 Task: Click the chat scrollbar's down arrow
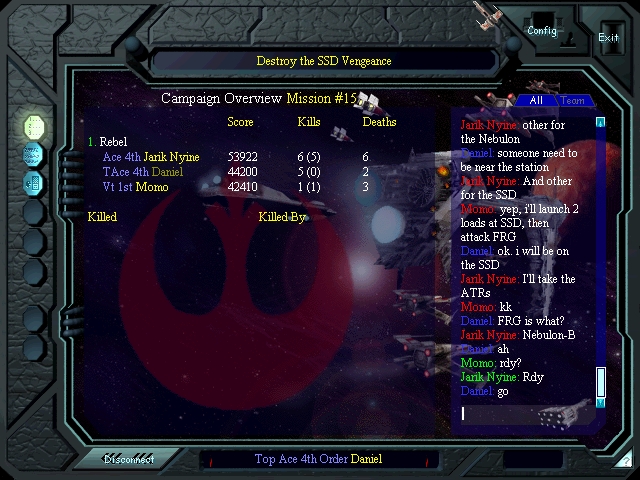click(601, 402)
